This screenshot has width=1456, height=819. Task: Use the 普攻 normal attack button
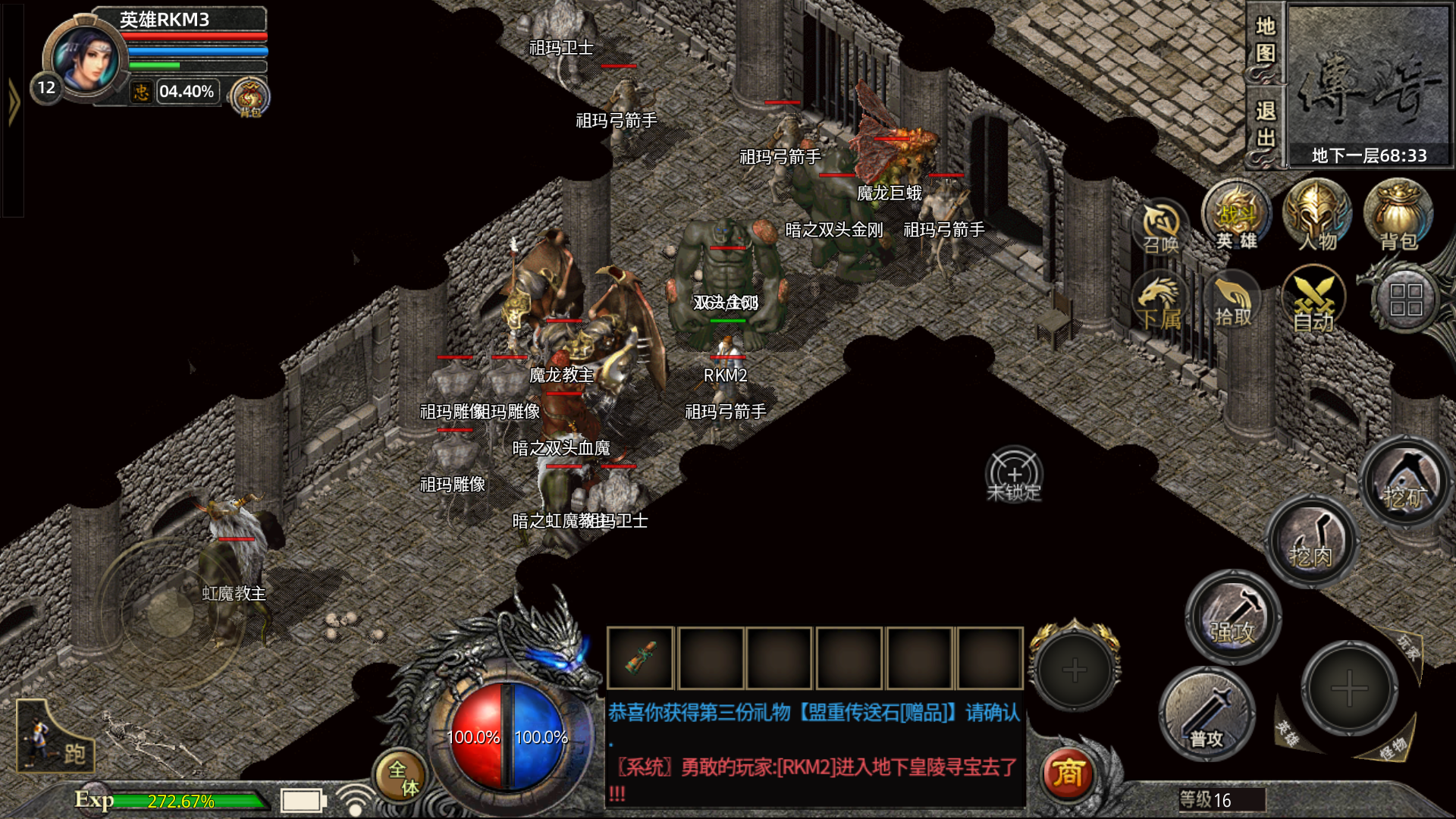point(1207,714)
